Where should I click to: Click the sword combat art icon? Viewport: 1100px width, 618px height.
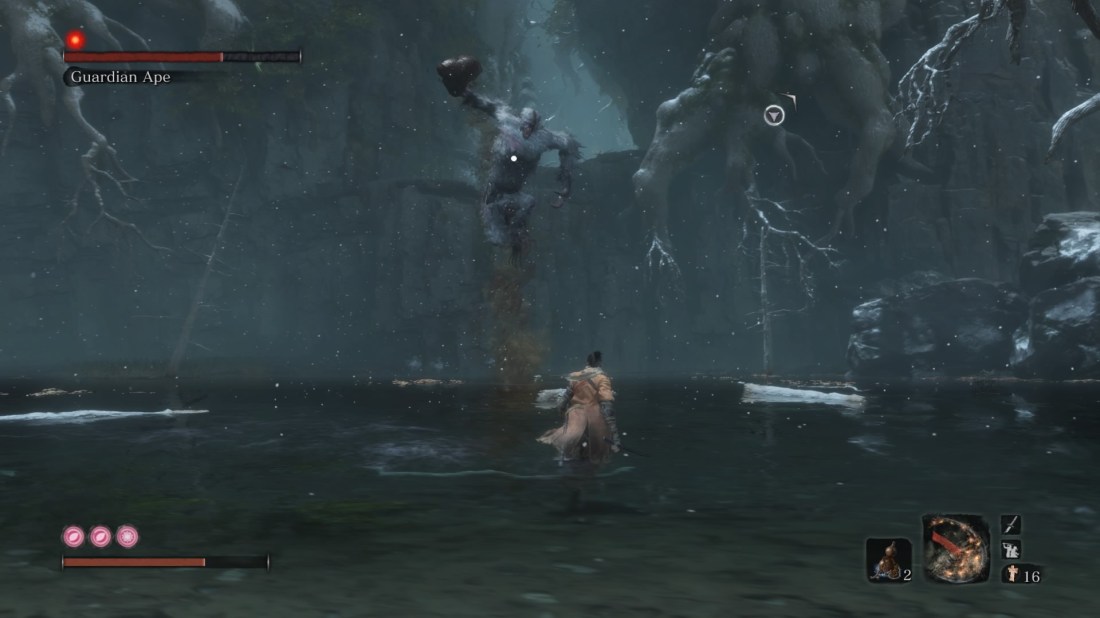tap(1011, 525)
